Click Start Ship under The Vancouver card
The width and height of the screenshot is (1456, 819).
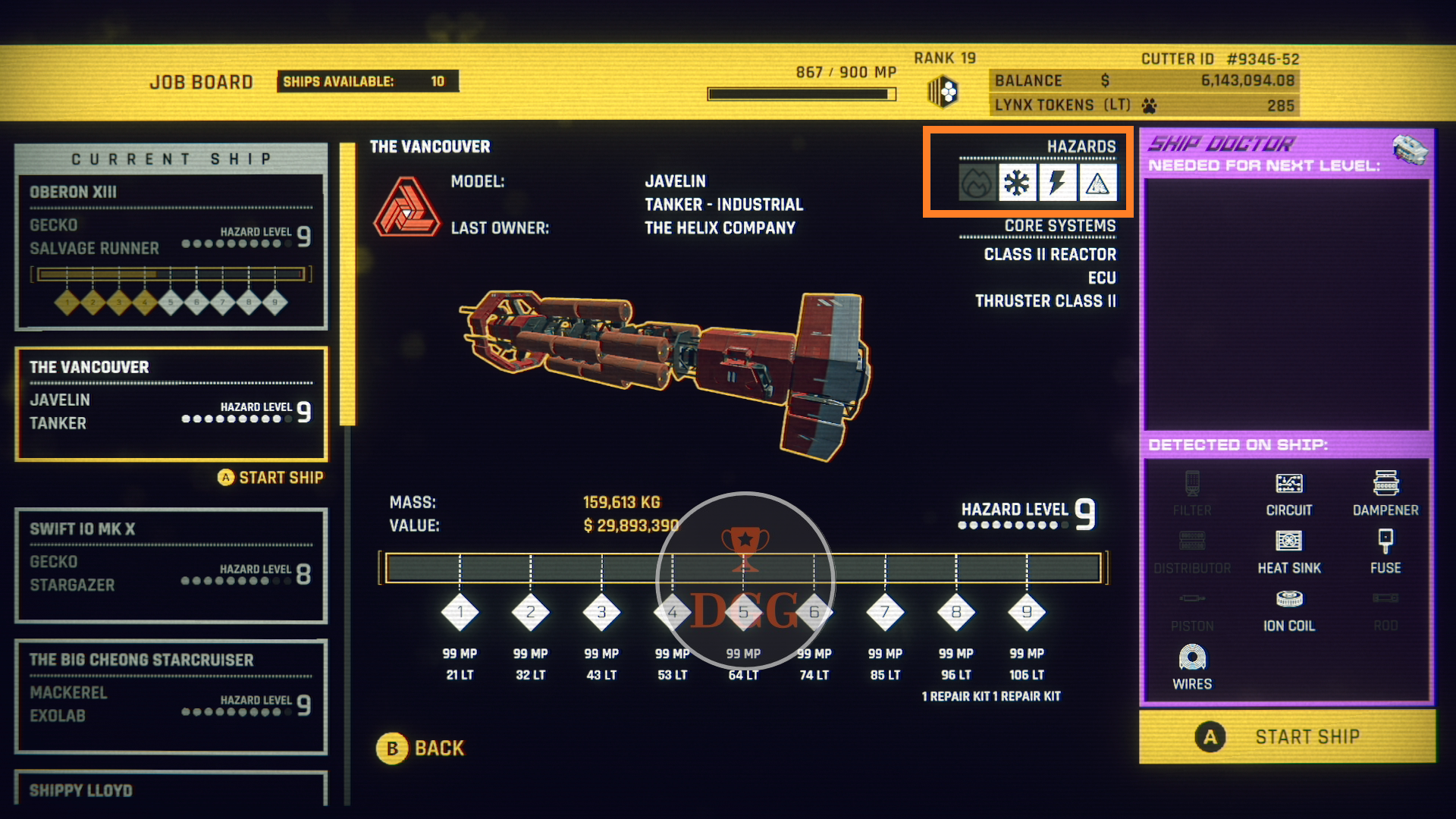coord(271,478)
